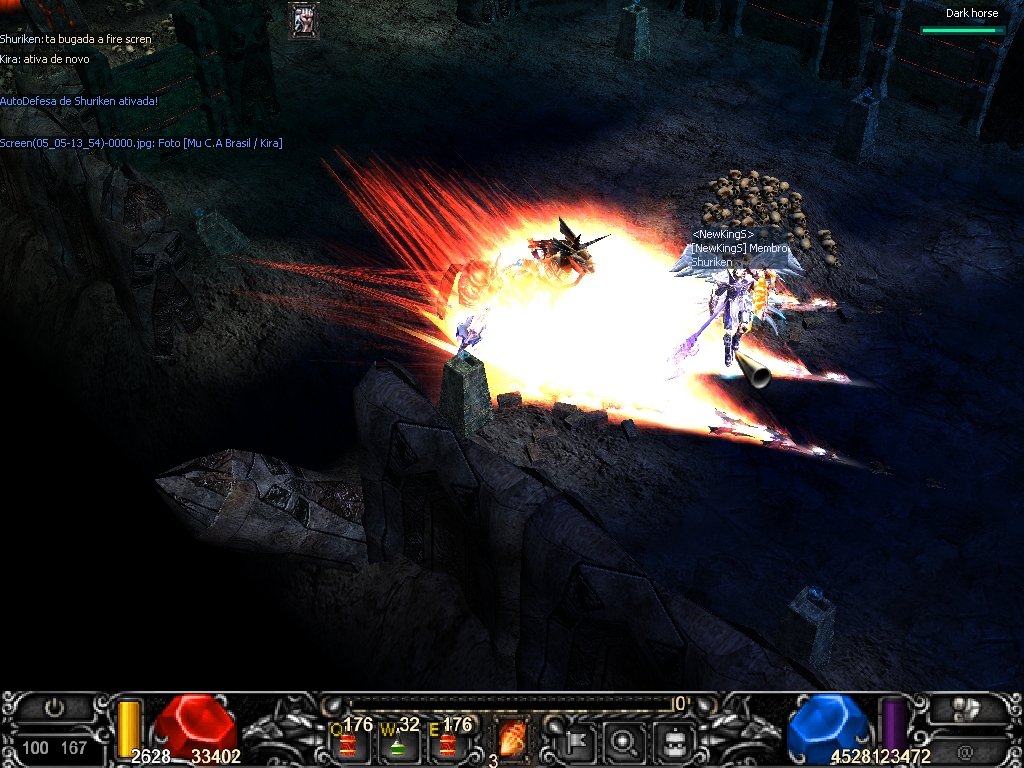The image size is (1024, 768).
Task: Open the flag icon menu
Action: [580, 742]
